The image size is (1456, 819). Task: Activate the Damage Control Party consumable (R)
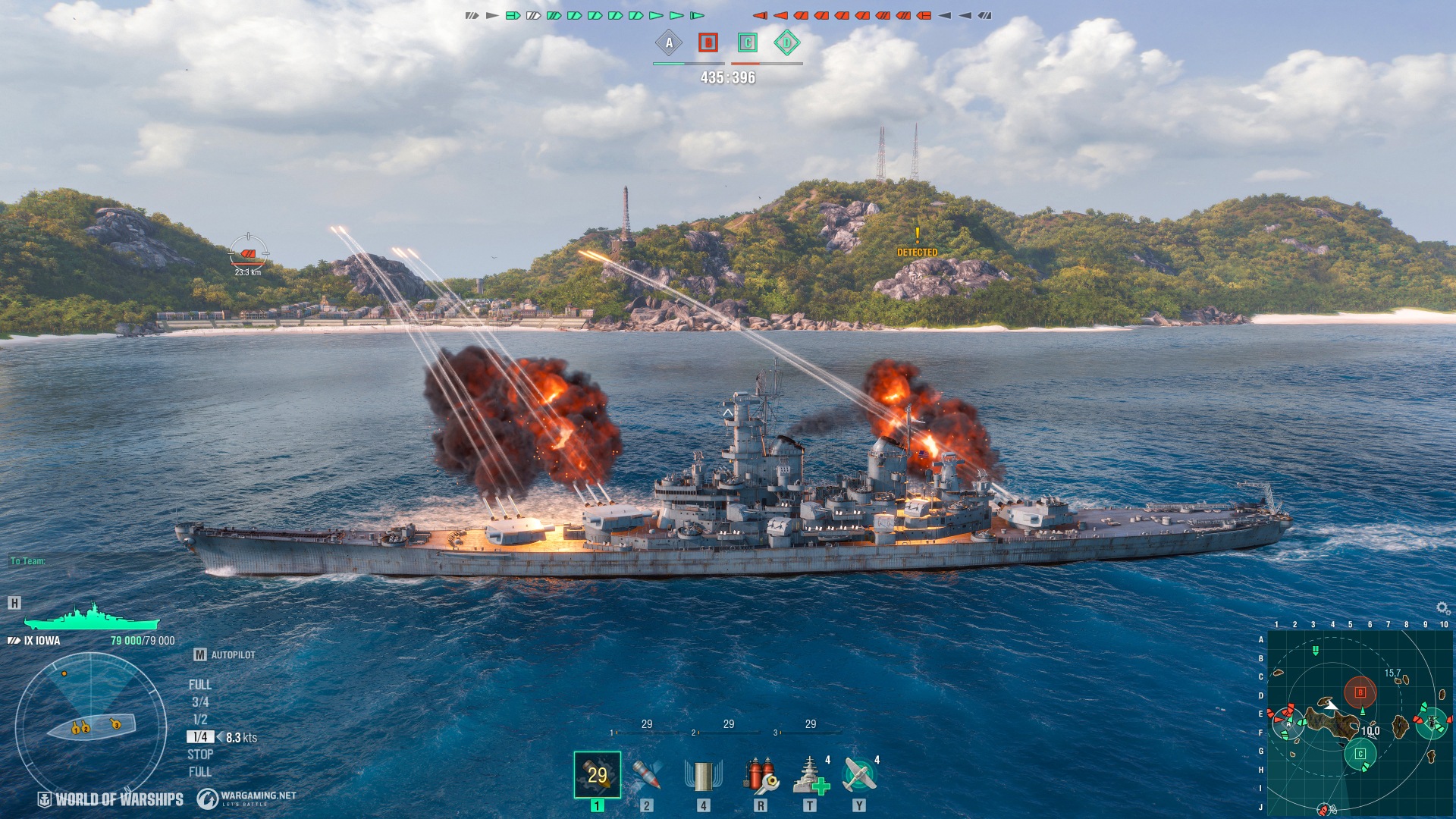tap(762, 775)
